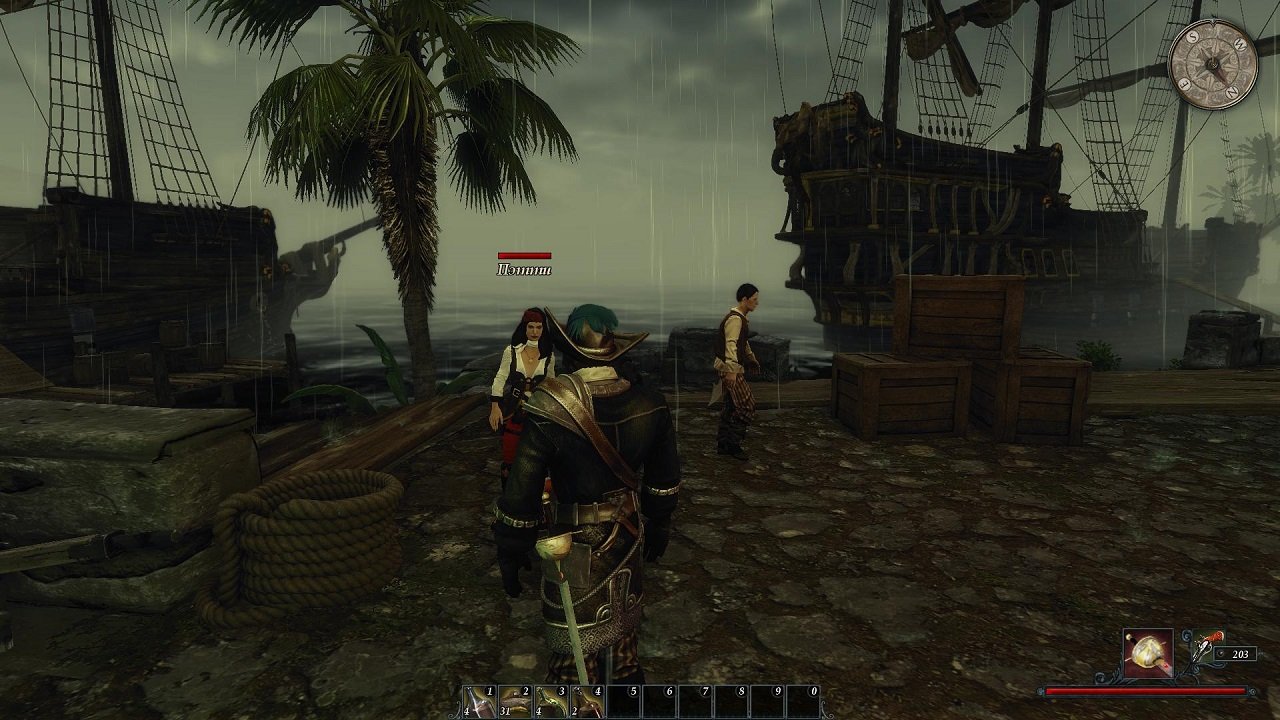Click the gold coin icon beside the 203 counter
1280x720 pixels.
[x=1221, y=654]
